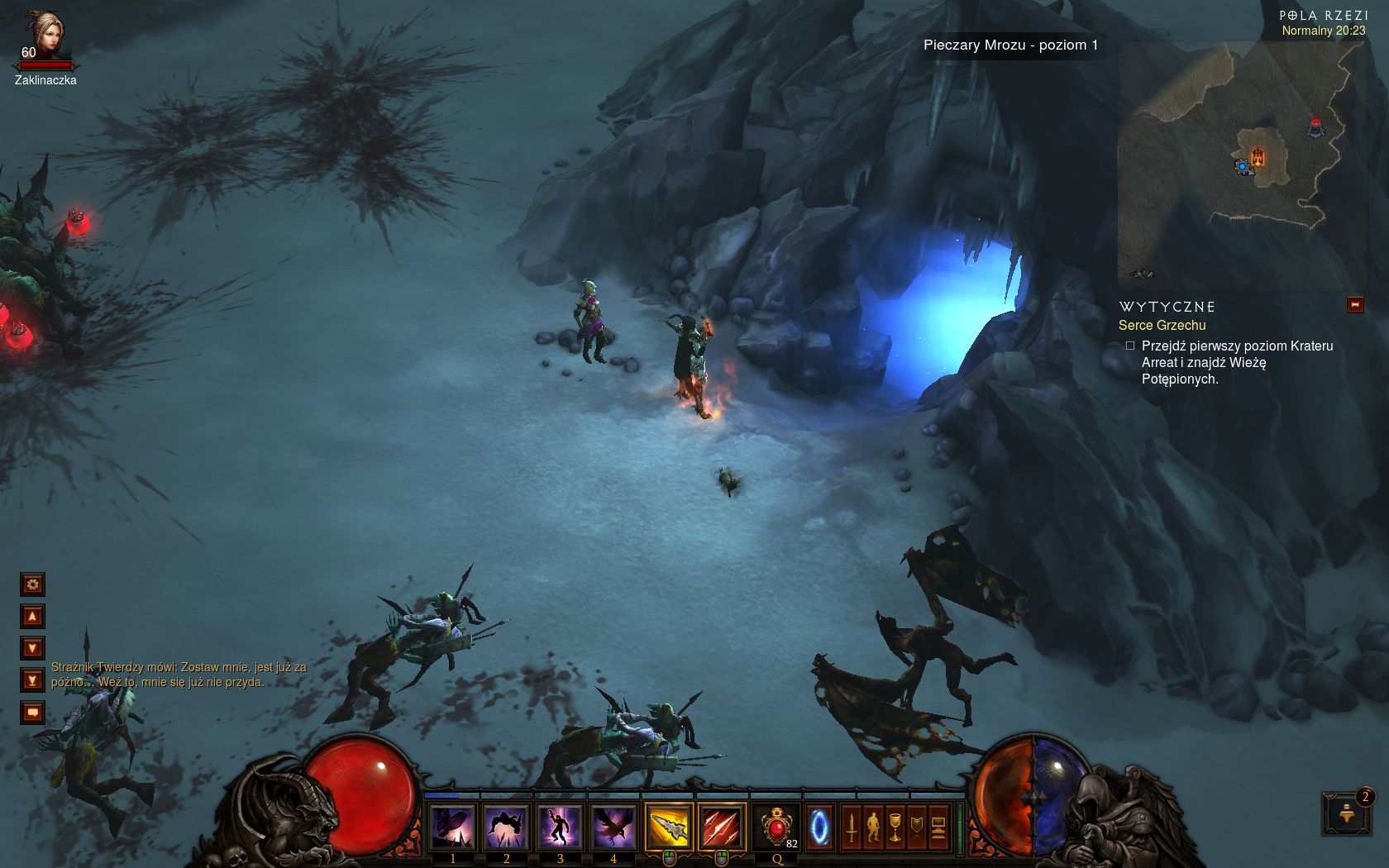
Task: Jump to bottom of chat log
Action: pos(32,680)
